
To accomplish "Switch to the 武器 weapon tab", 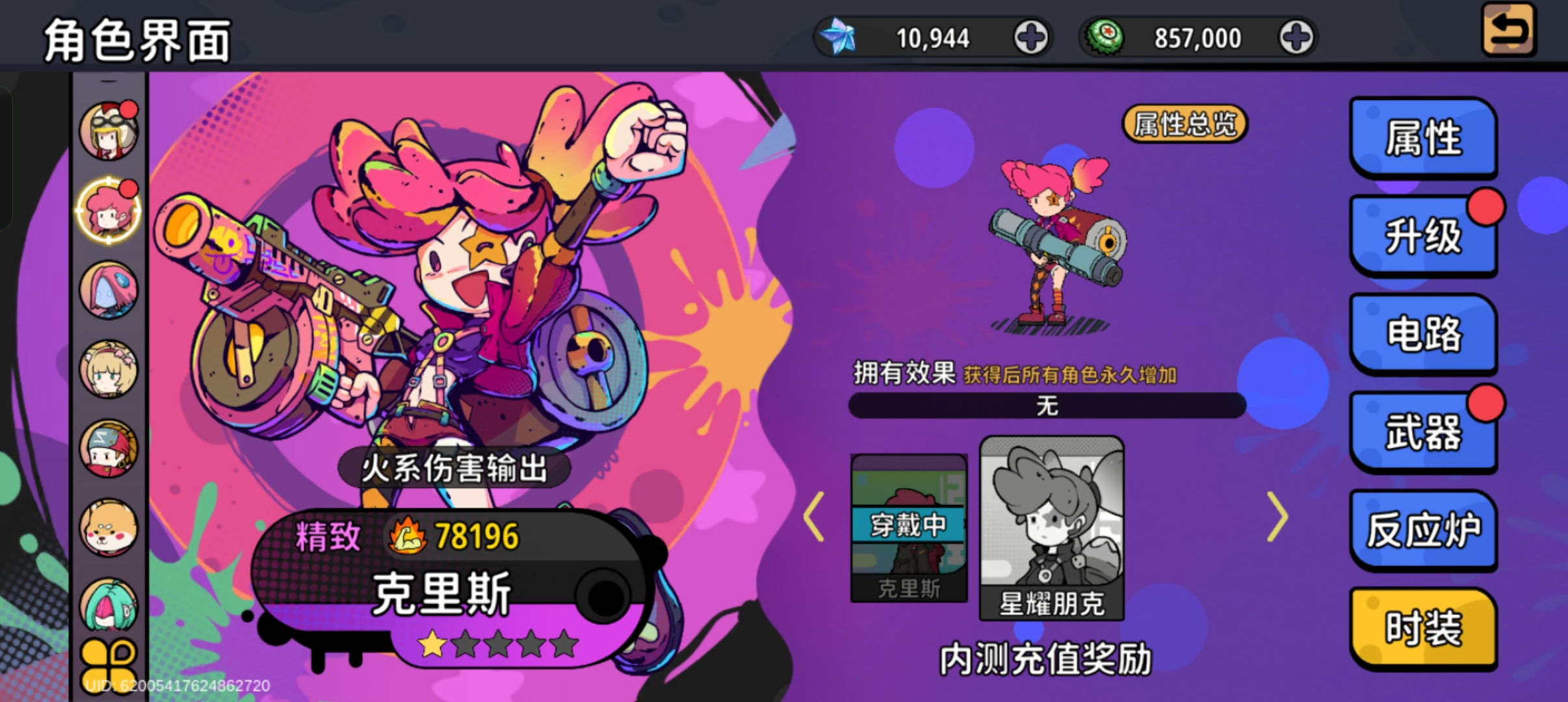I will [1424, 431].
